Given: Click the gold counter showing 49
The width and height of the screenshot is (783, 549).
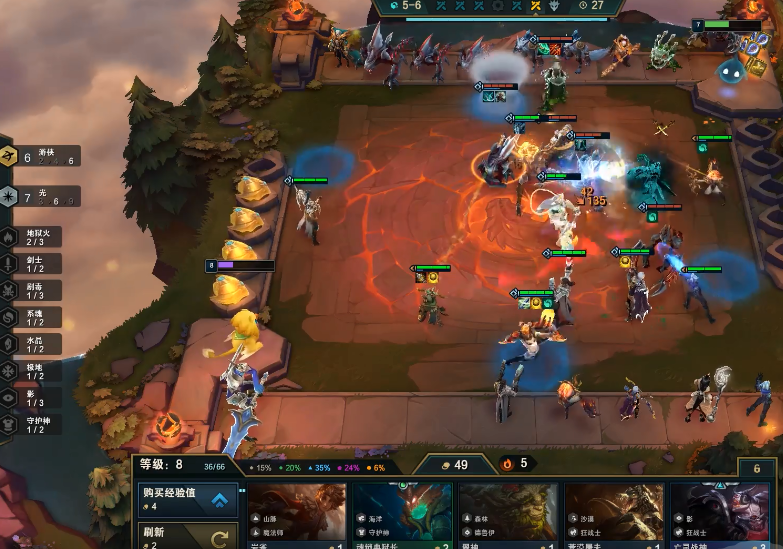Looking at the screenshot, I should click(x=452, y=464).
